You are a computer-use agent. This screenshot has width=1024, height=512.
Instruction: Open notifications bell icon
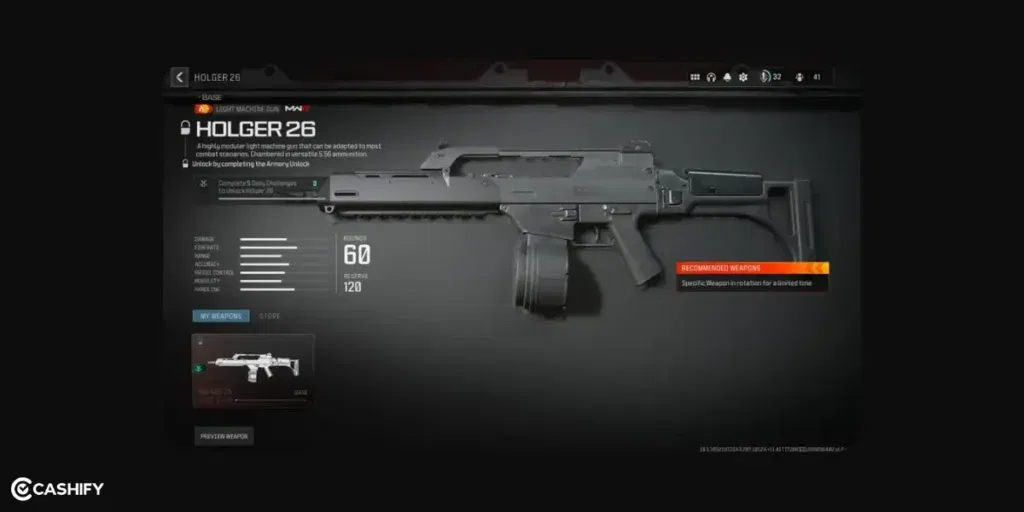pyautogui.click(x=727, y=77)
